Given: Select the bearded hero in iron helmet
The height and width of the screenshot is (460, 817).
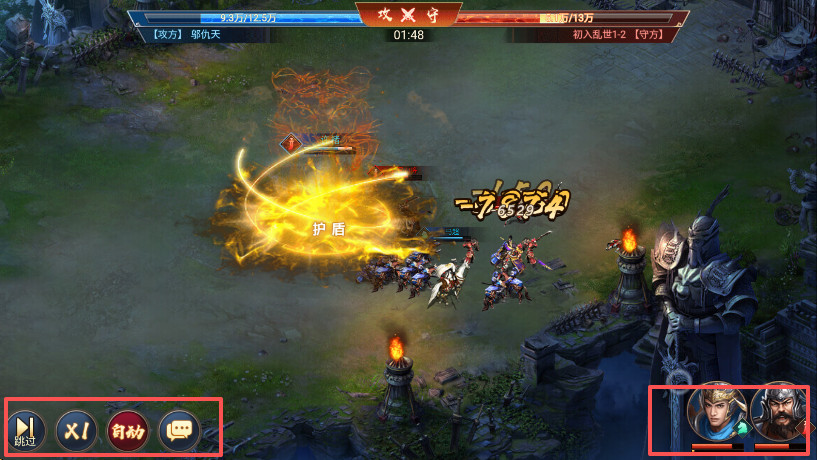Looking at the screenshot, I should tap(776, 412).
